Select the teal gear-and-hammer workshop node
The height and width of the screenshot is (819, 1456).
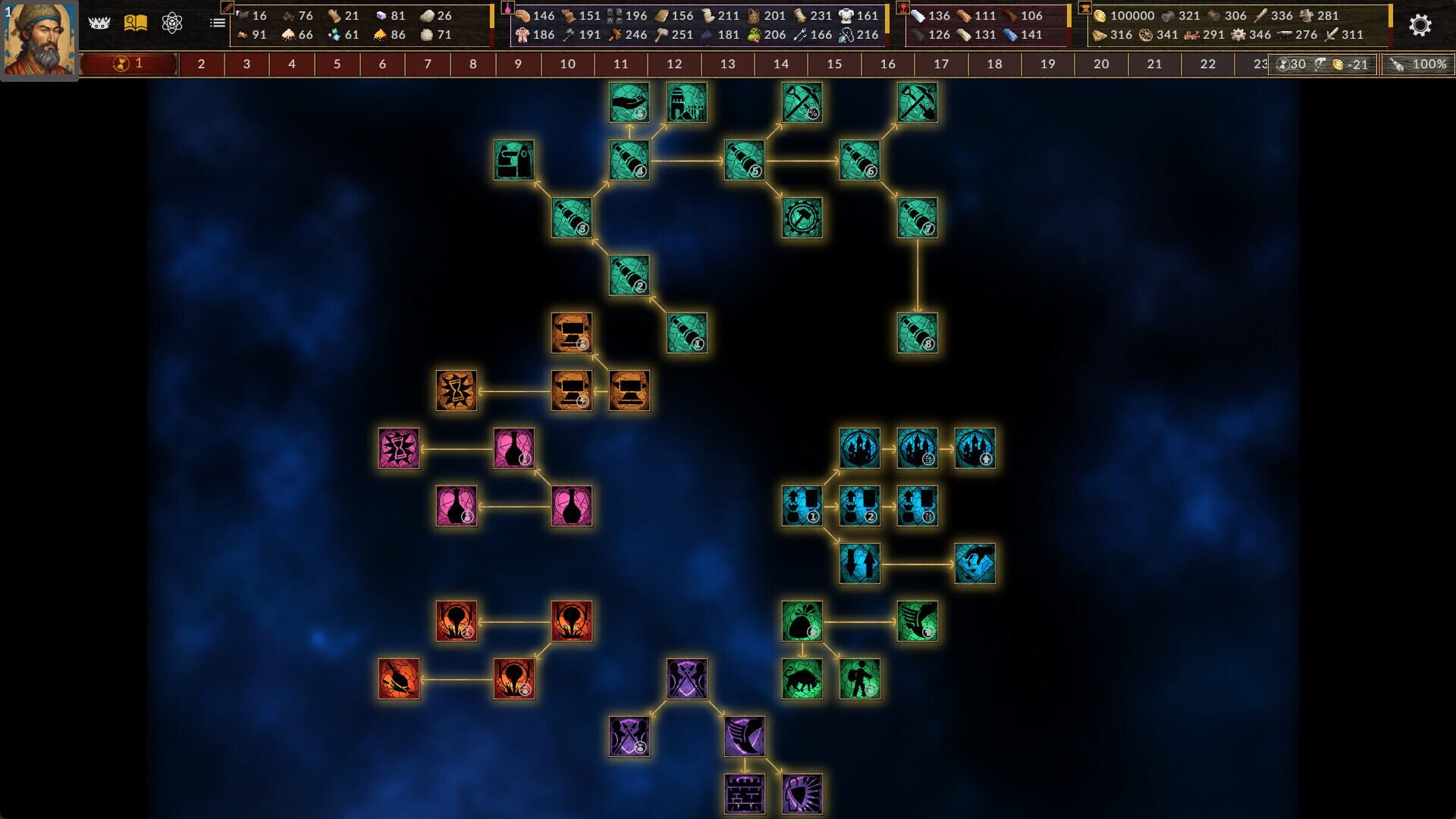pos(804,218)
